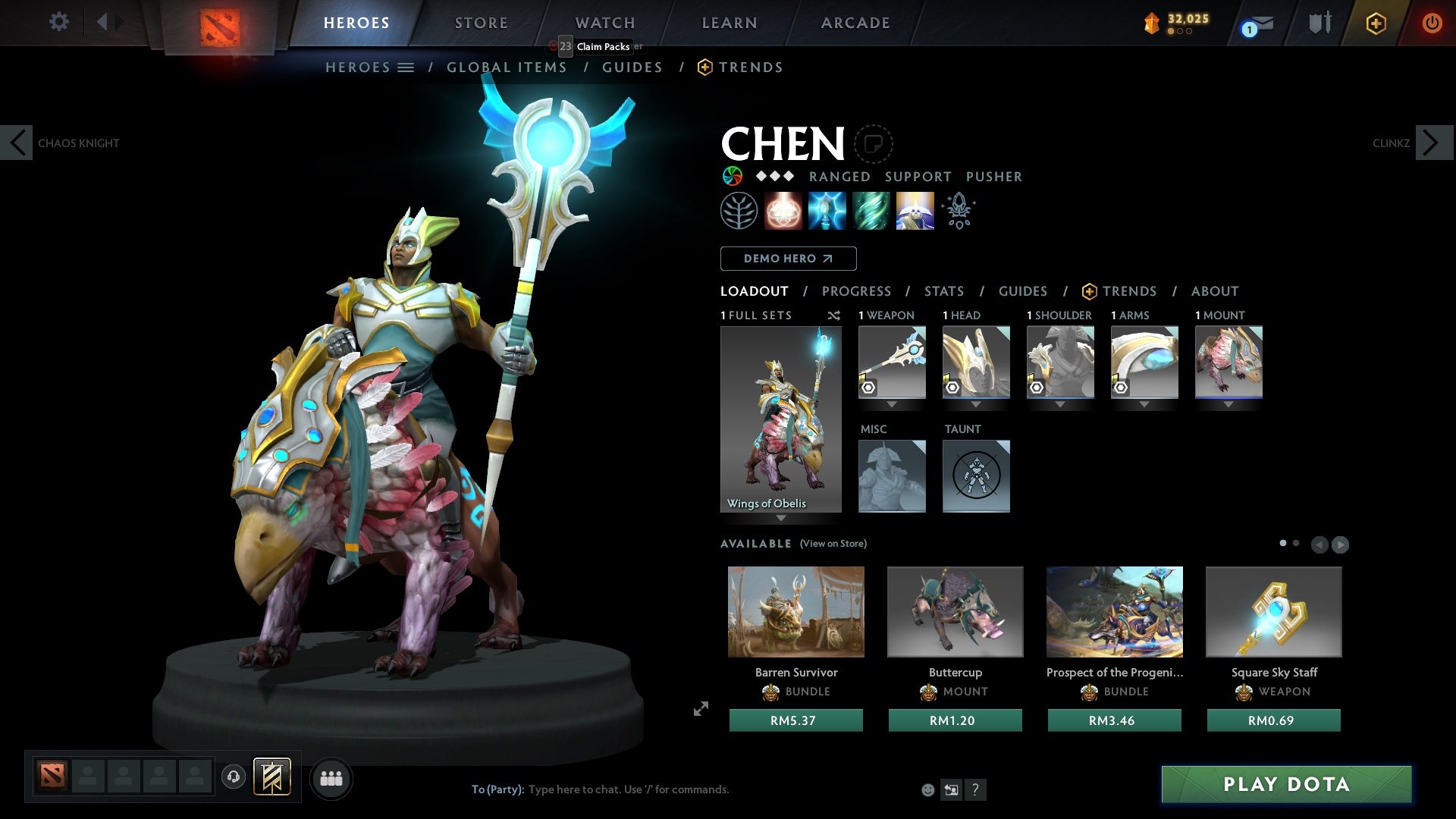Open the Heroes hamburger menu
The height and width of the screenshot is (819, 1456).
coord(406,67)
